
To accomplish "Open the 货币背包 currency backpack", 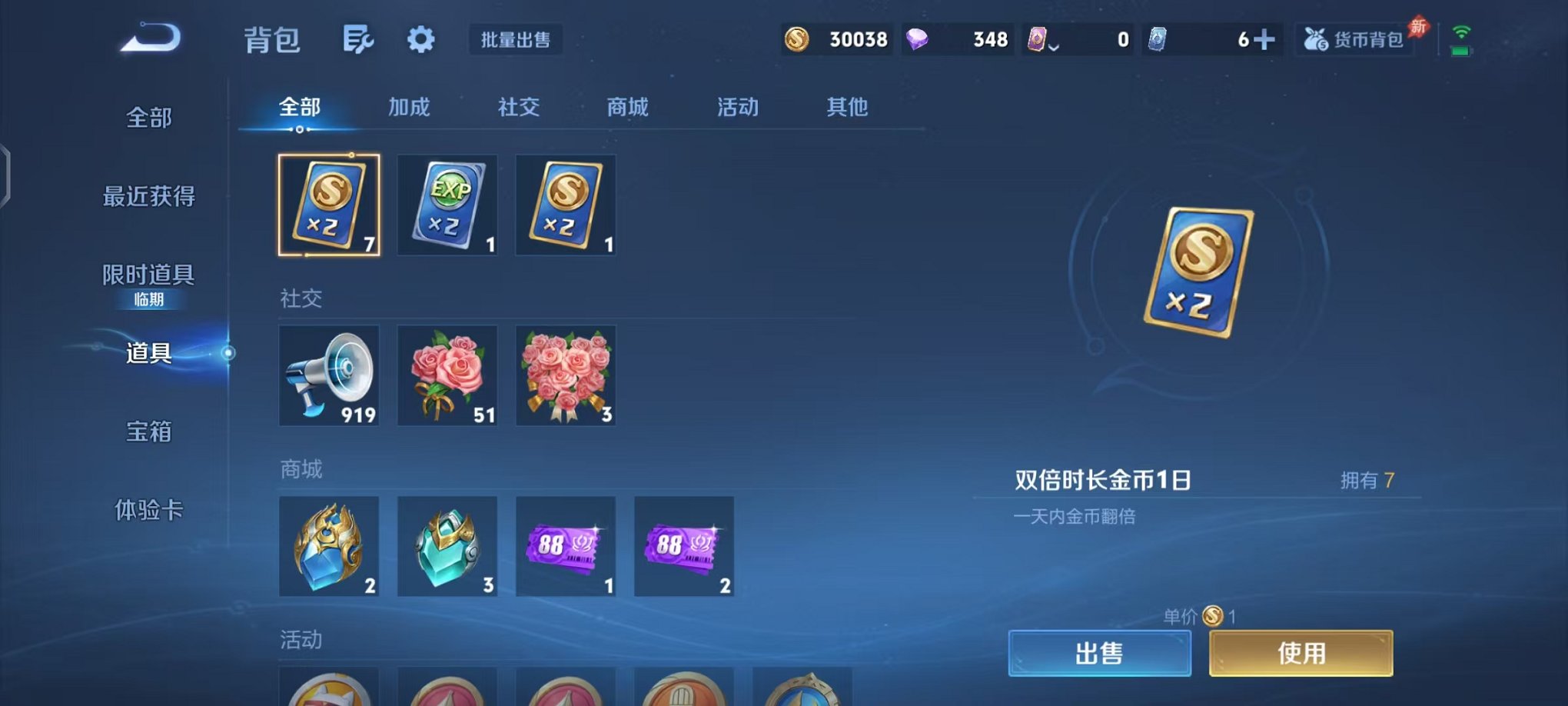I will tap(1357, 38).
